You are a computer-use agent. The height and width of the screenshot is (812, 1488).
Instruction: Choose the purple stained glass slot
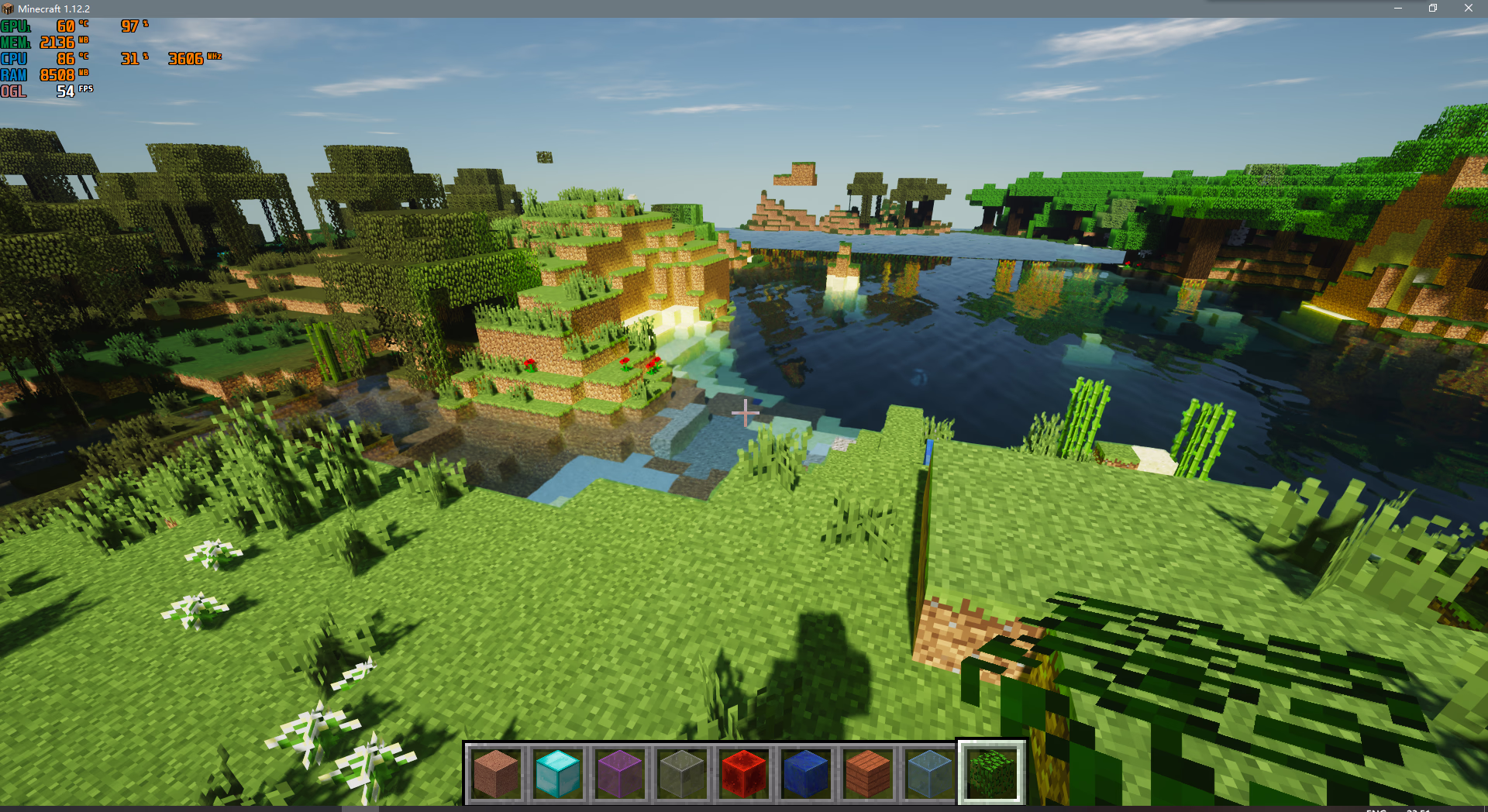(619, 772)
